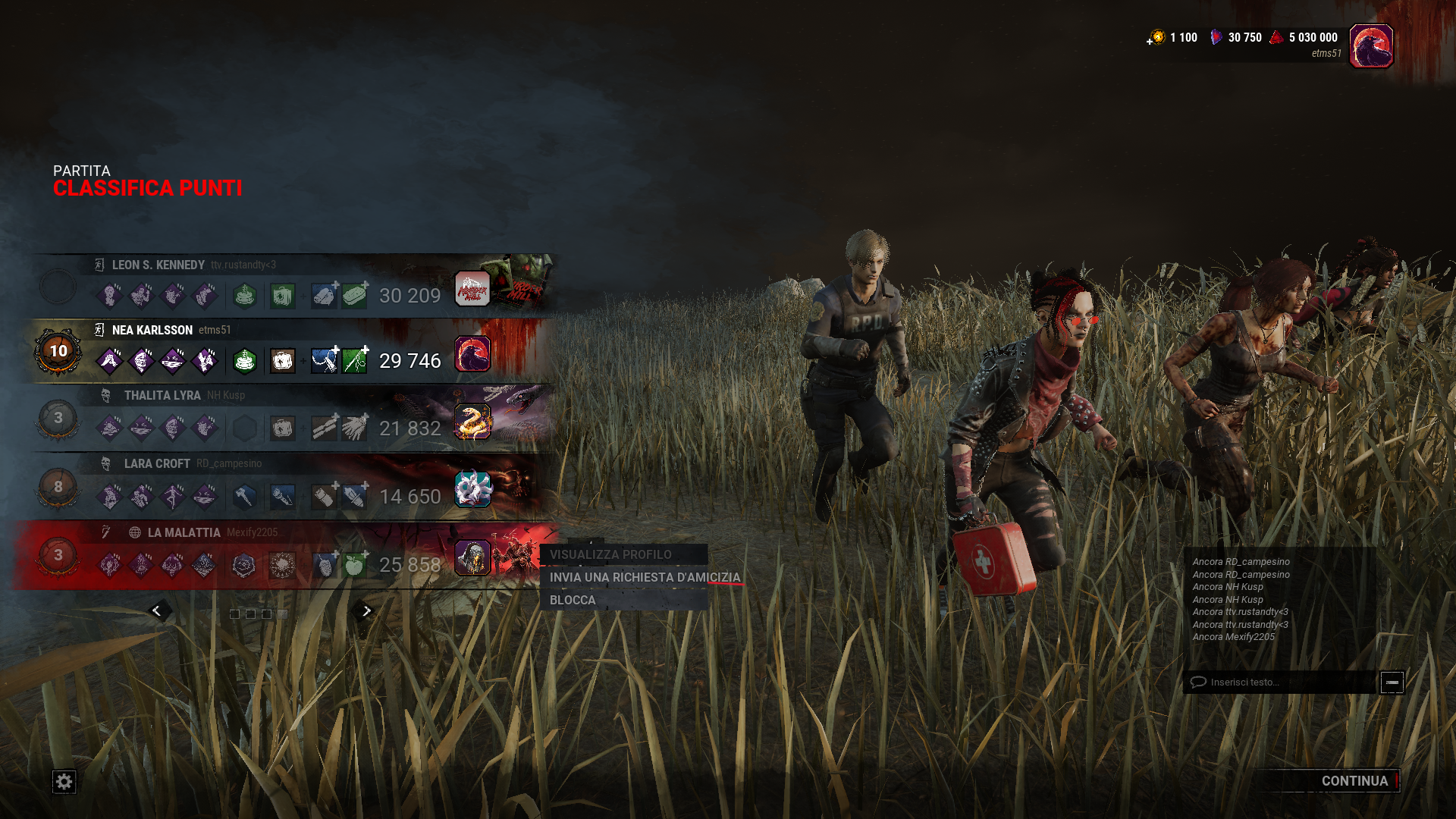Go to the previous scoreboard page arrow
The image size is (1456, 819).
pos(158,610)
